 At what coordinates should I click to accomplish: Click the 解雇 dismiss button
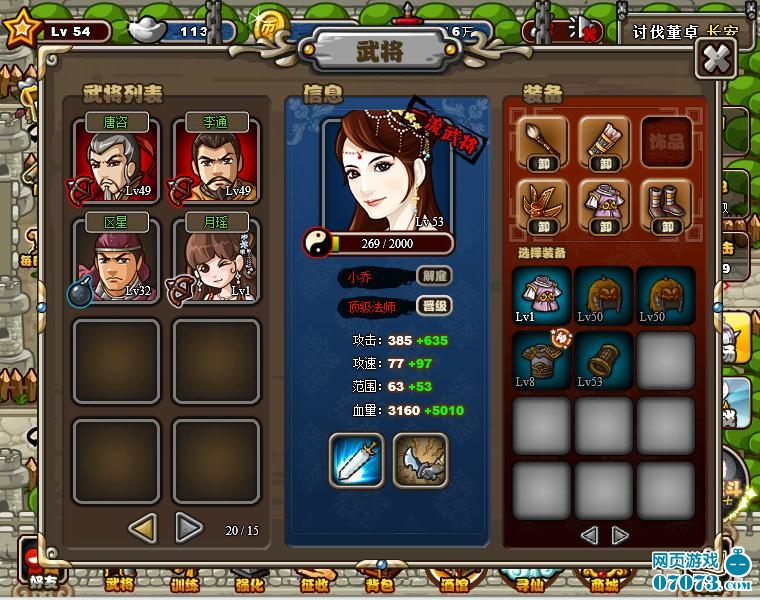(x=433, y=276)
